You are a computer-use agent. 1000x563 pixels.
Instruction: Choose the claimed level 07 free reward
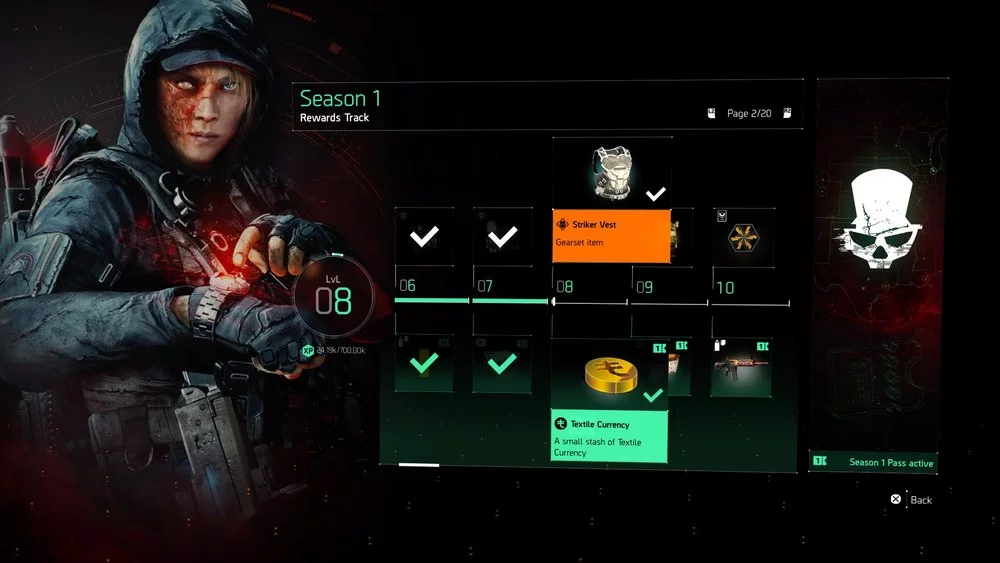pos(503,237)
